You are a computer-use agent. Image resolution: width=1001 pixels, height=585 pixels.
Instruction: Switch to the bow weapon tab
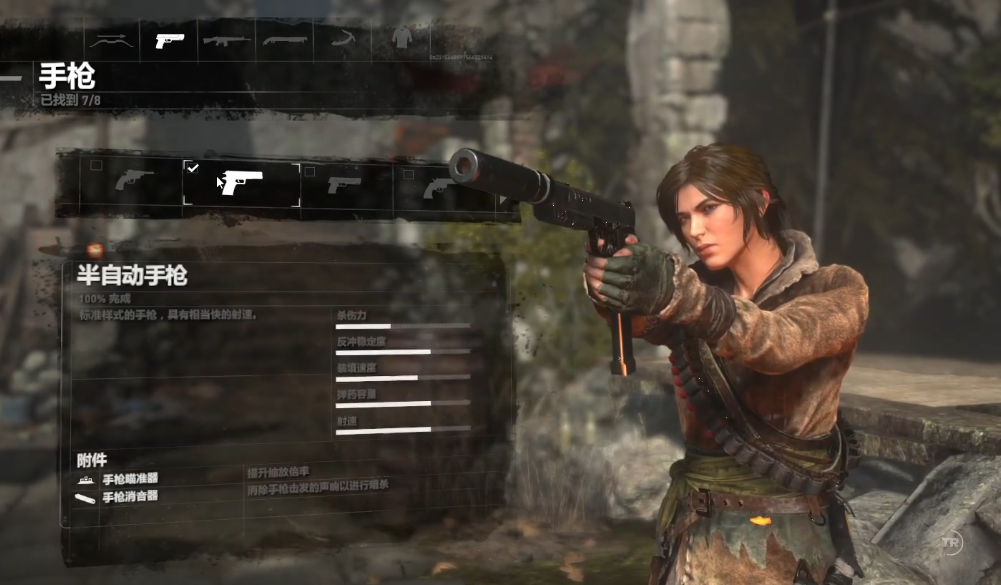tap(111, 41)
